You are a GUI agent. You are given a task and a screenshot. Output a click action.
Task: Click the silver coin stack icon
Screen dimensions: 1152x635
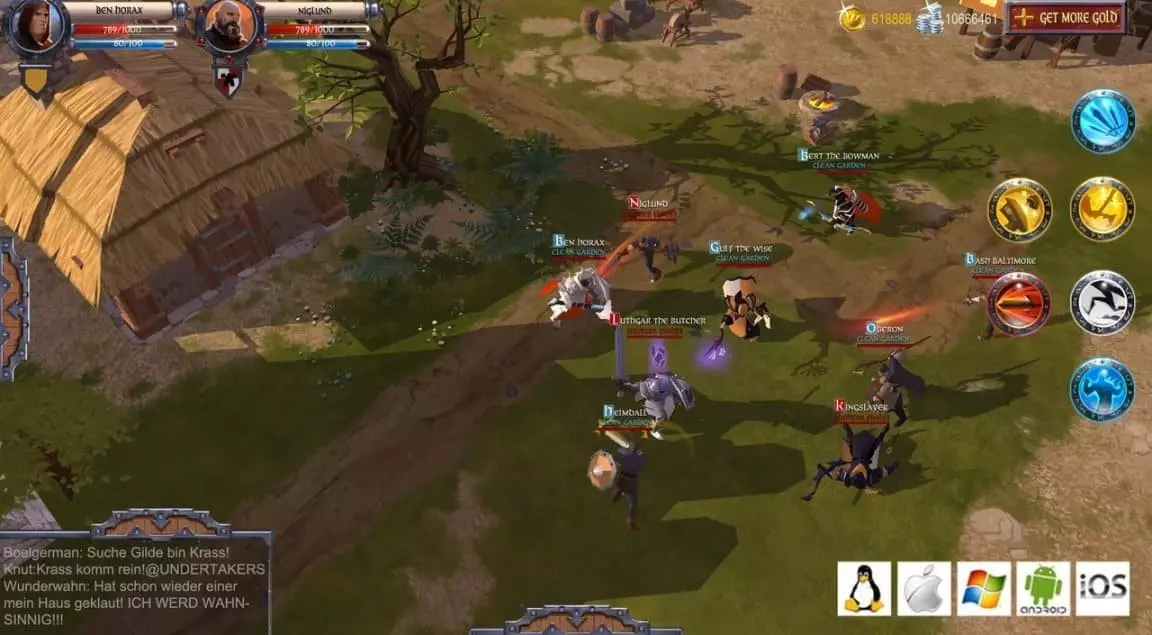tap(930, 18)
